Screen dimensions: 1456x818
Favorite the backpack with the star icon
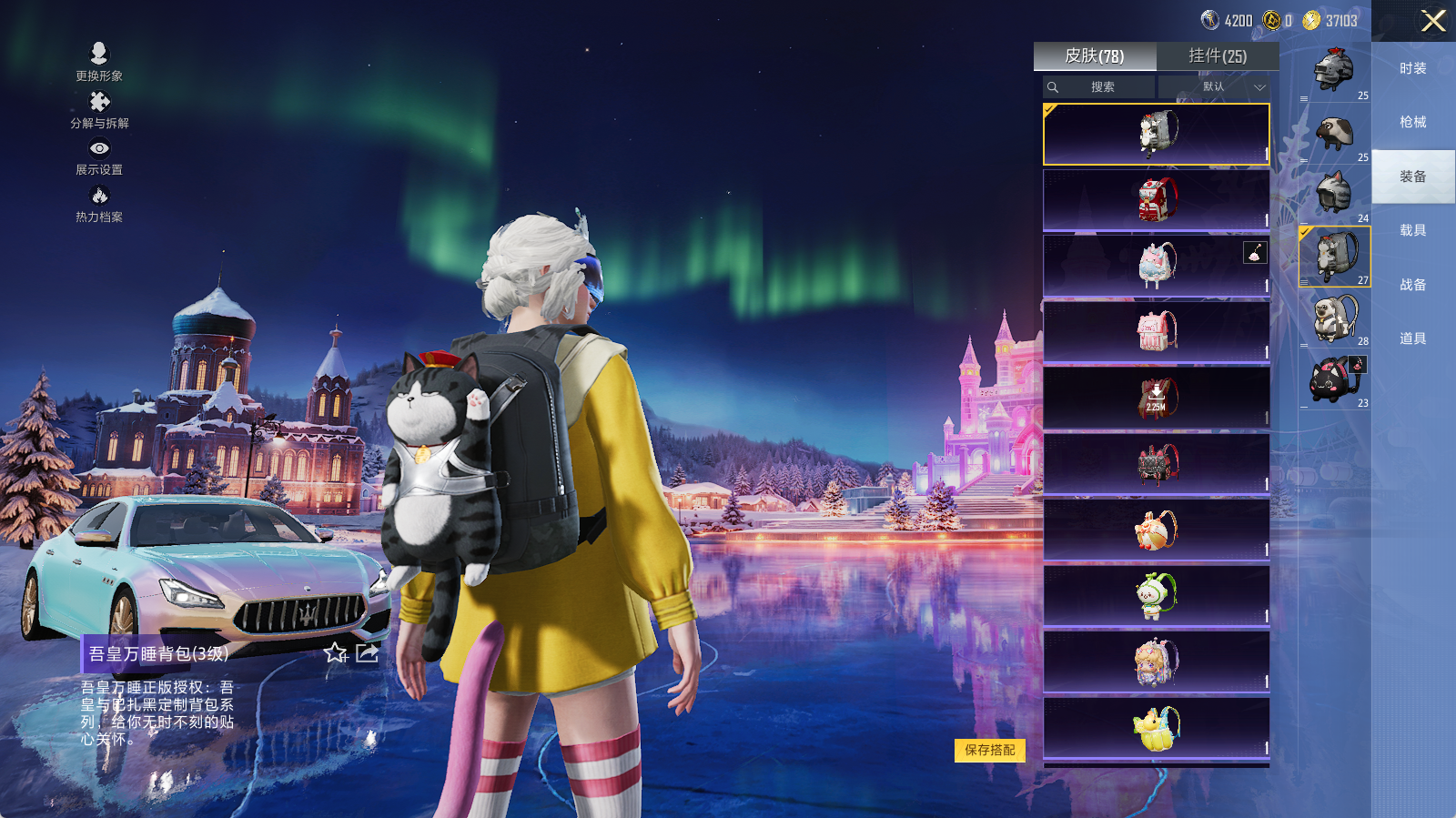336,652
